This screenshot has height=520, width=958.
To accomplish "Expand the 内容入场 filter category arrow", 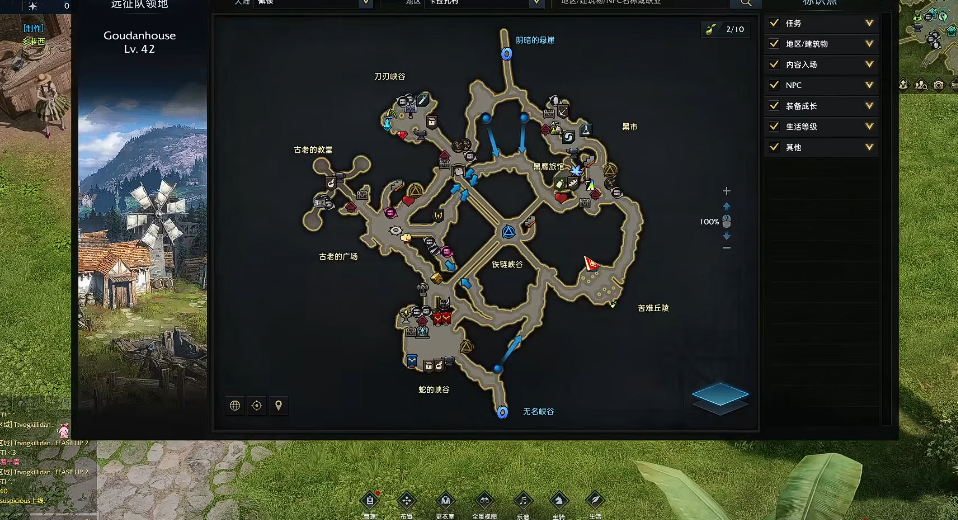I will click(869, 65).
